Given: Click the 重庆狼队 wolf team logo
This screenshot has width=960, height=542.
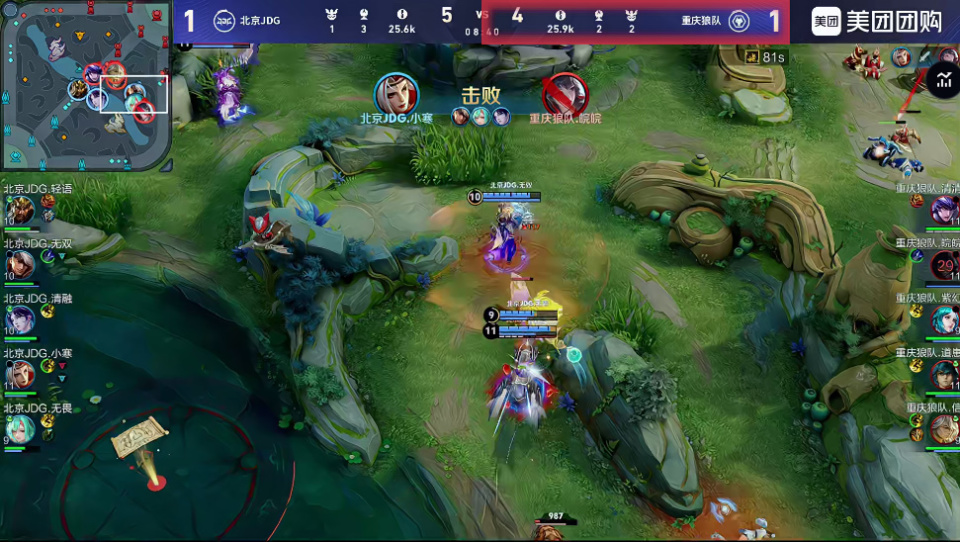Looking at the screenshot, I should [x=739, y=21].
